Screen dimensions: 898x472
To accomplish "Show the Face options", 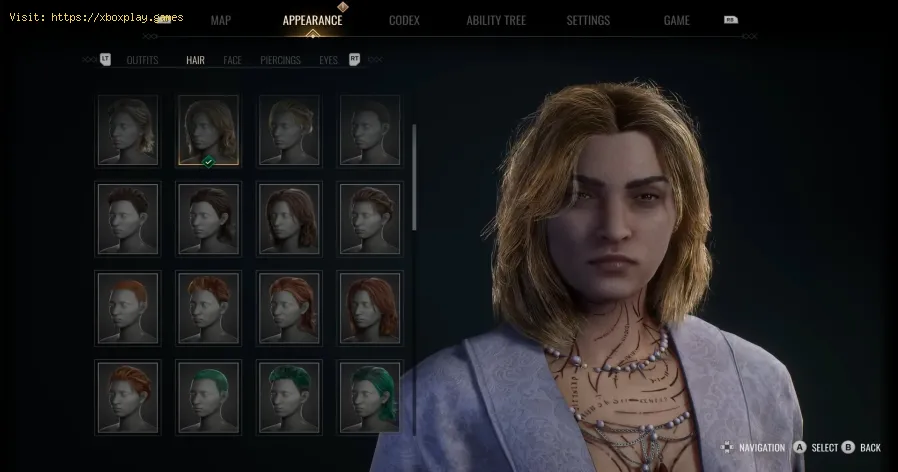I will (232, 60).
